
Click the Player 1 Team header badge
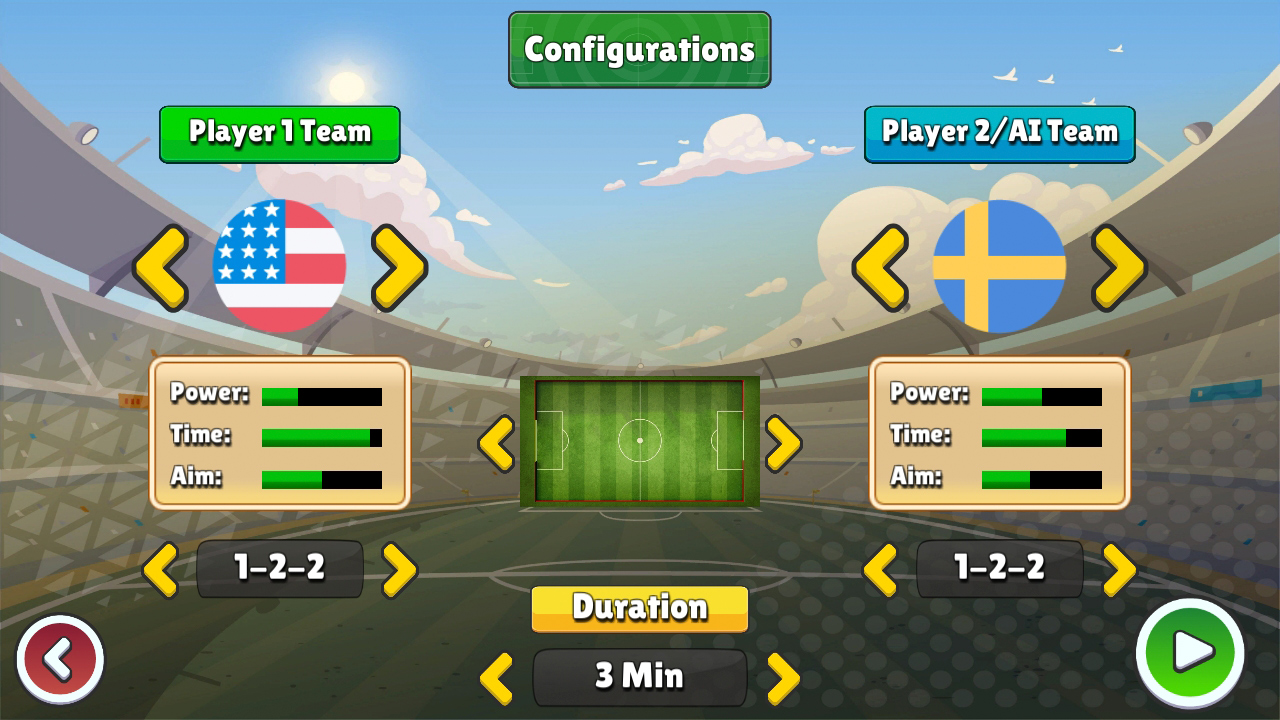[x=278, y=134]
